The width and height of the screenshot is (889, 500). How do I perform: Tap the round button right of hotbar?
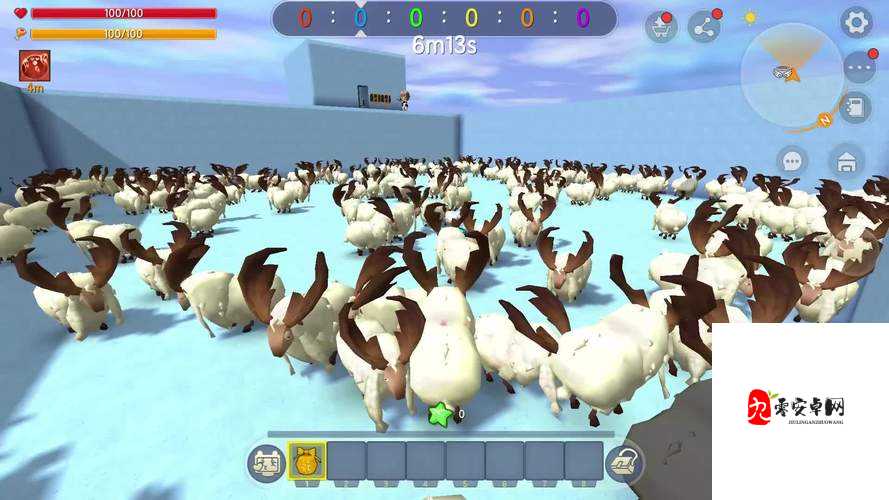point(625,463)
